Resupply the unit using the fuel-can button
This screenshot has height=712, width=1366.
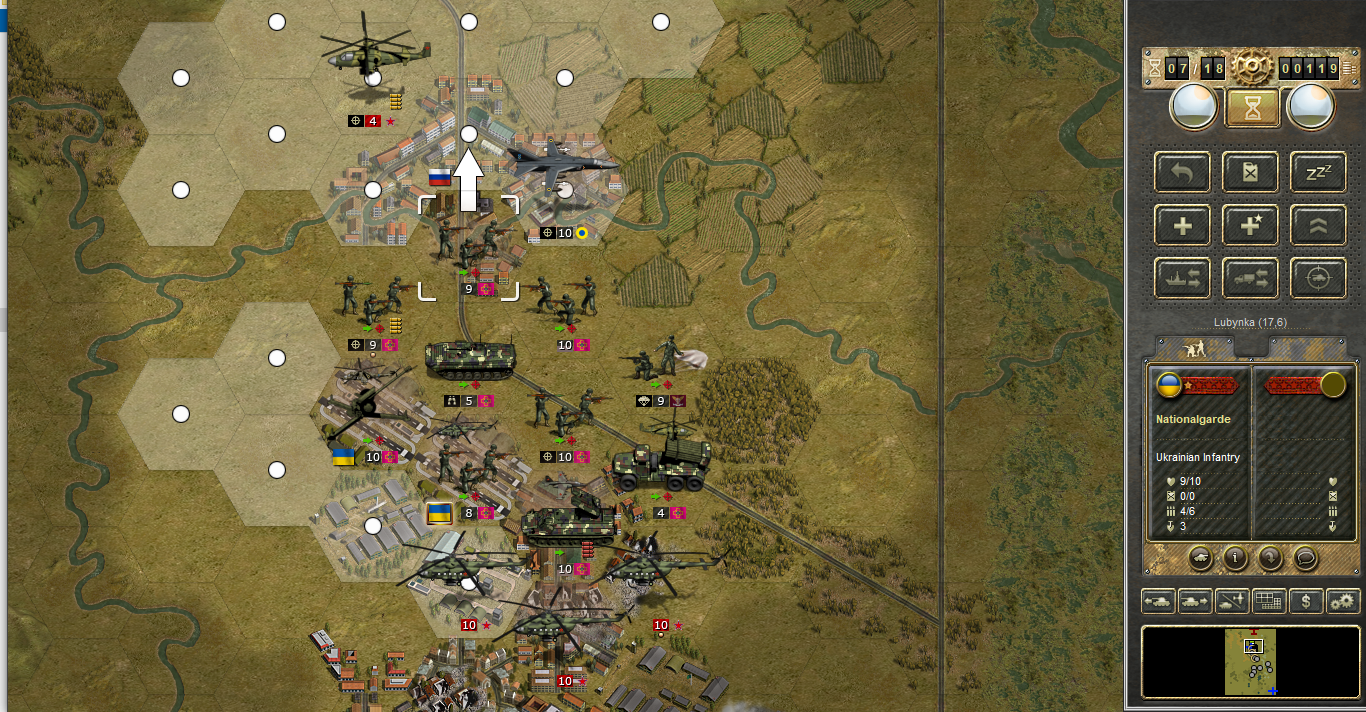[x=1250, y=171]
